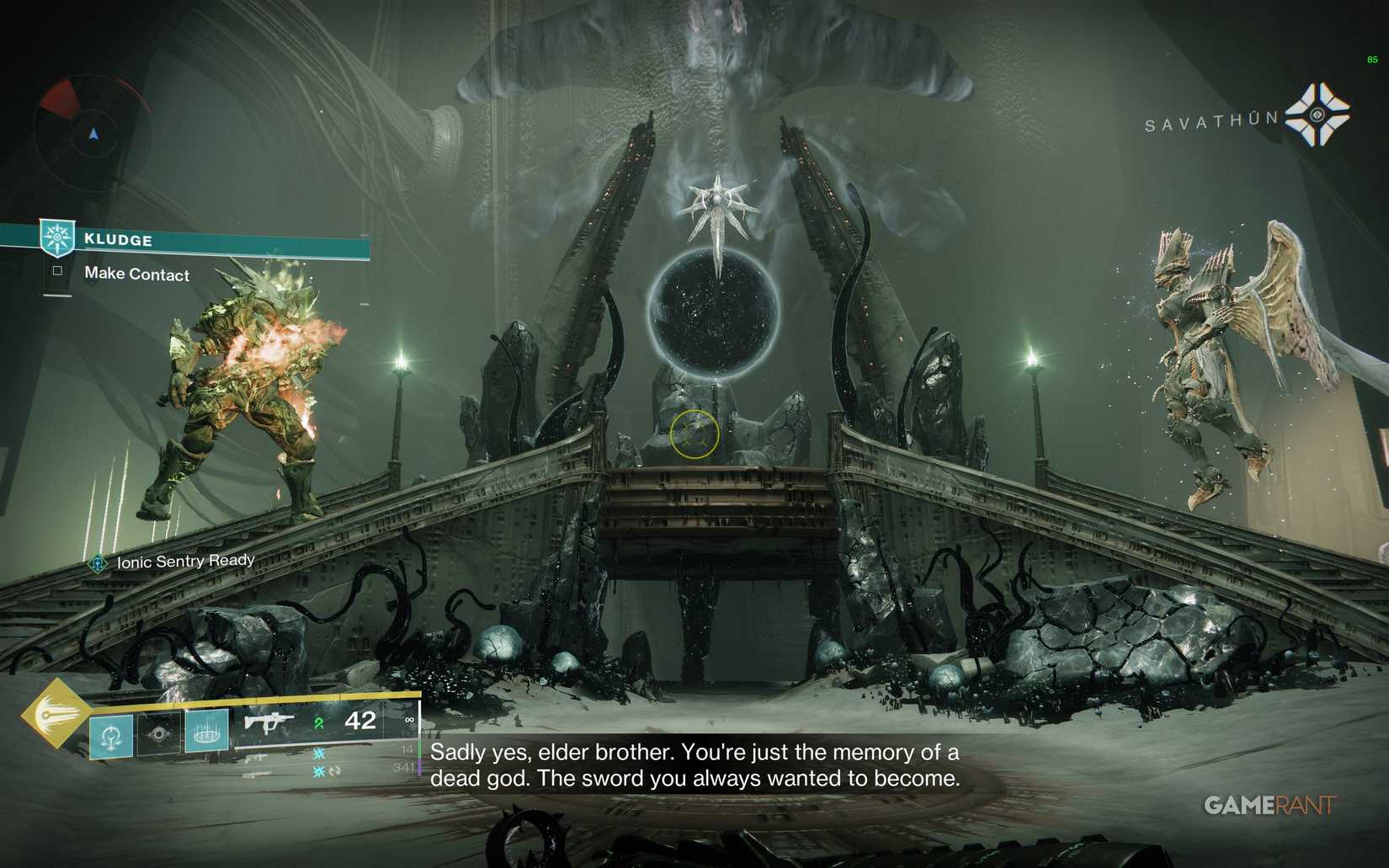This screenshot has height=868, width=1389.
Task: Click the KLUDGE quest shield emblem
Action: [57, 238]
